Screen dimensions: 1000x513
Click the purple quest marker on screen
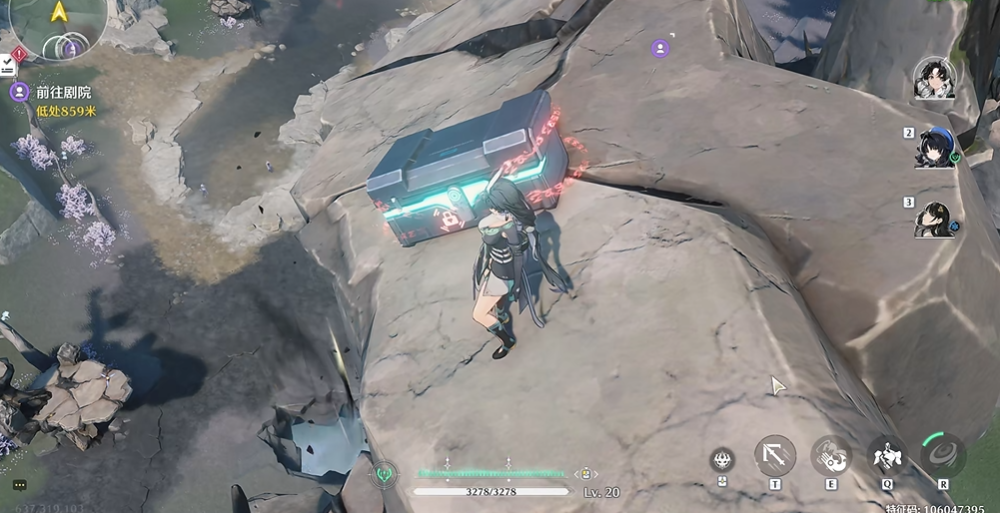[660, 47]
